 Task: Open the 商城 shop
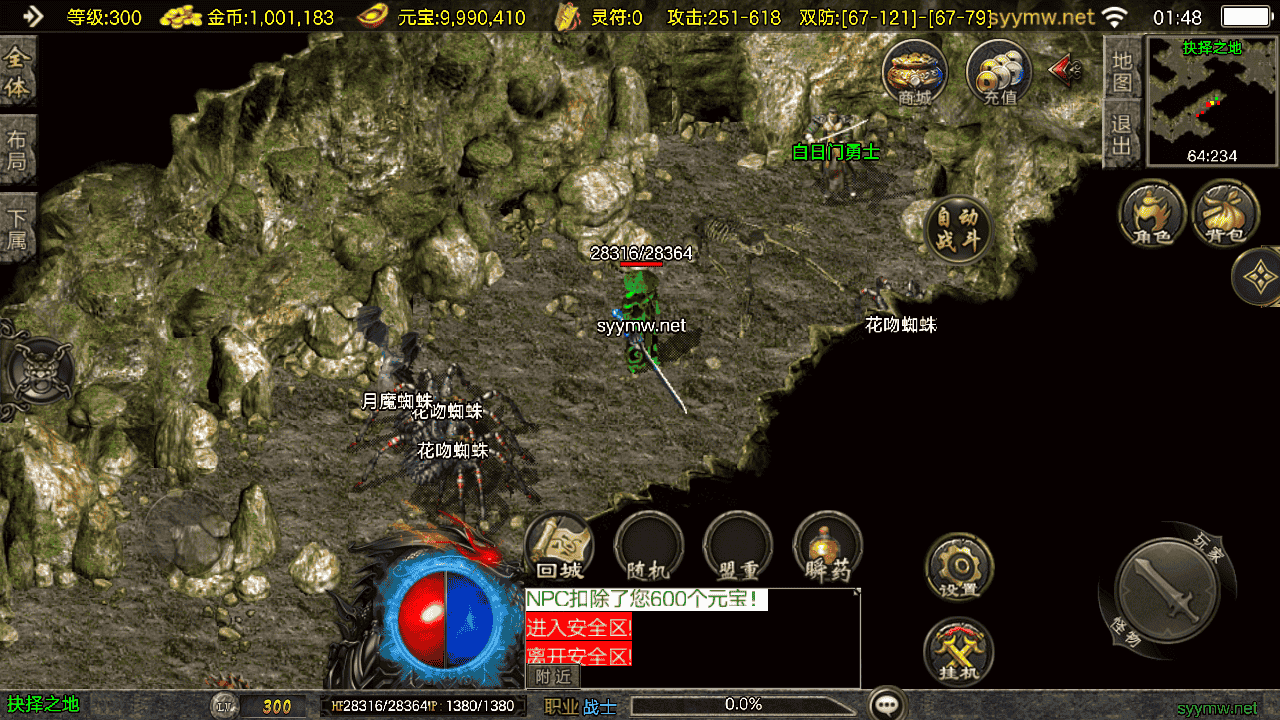click(913, 72)
